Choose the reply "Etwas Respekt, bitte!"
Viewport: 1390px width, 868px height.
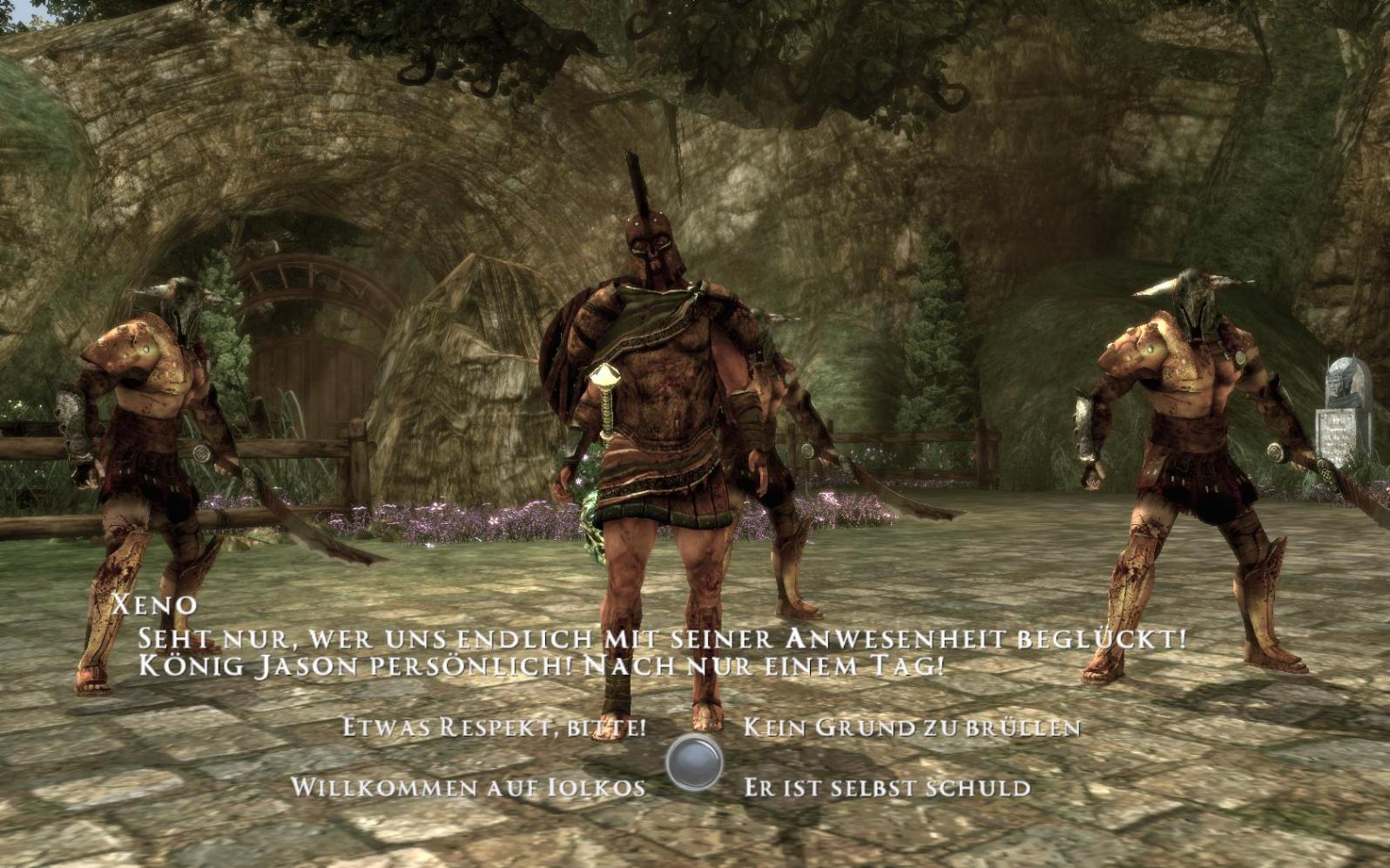click(x=494, y=727)
